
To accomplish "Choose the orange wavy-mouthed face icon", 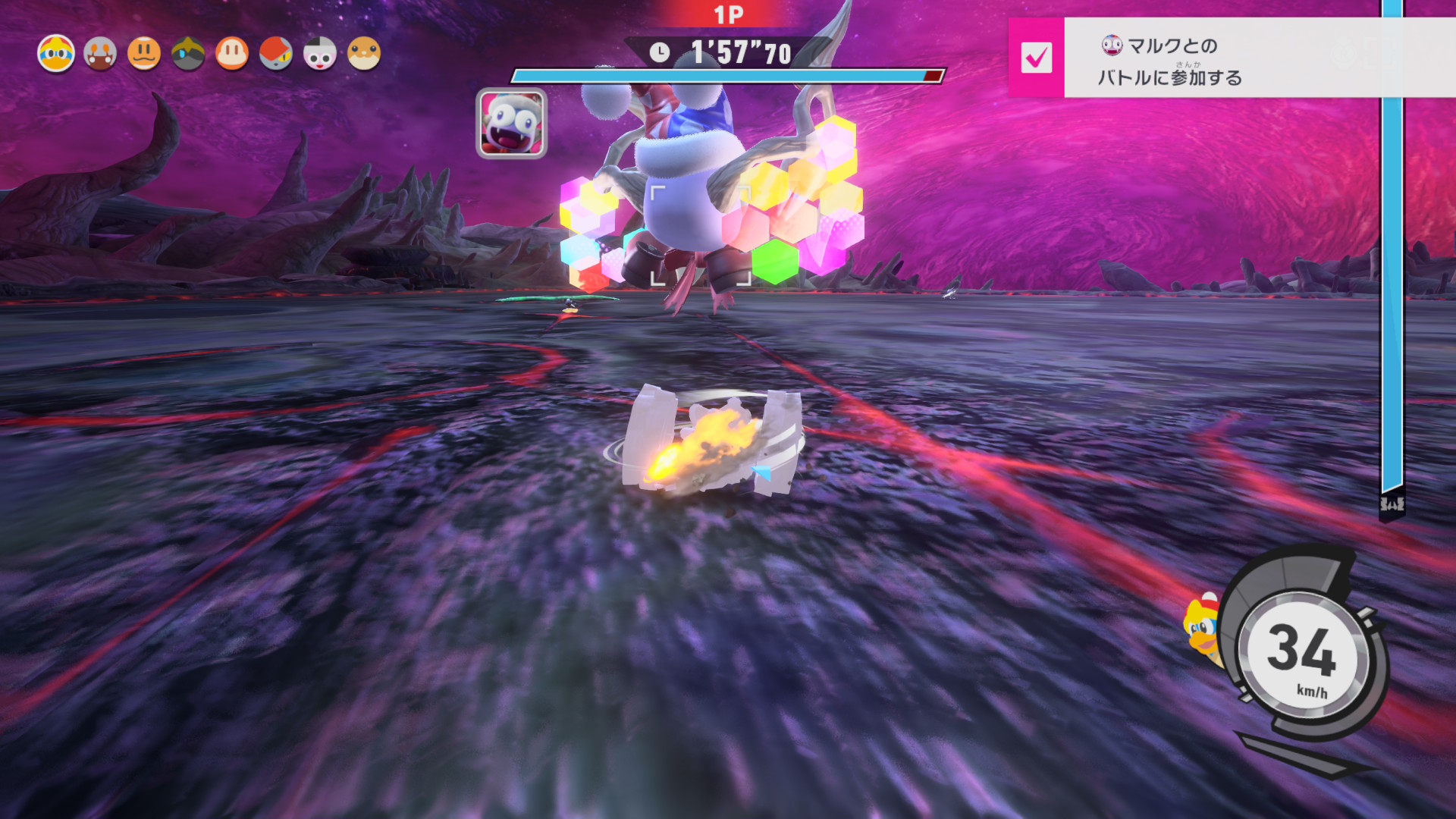I will point(144,54).
